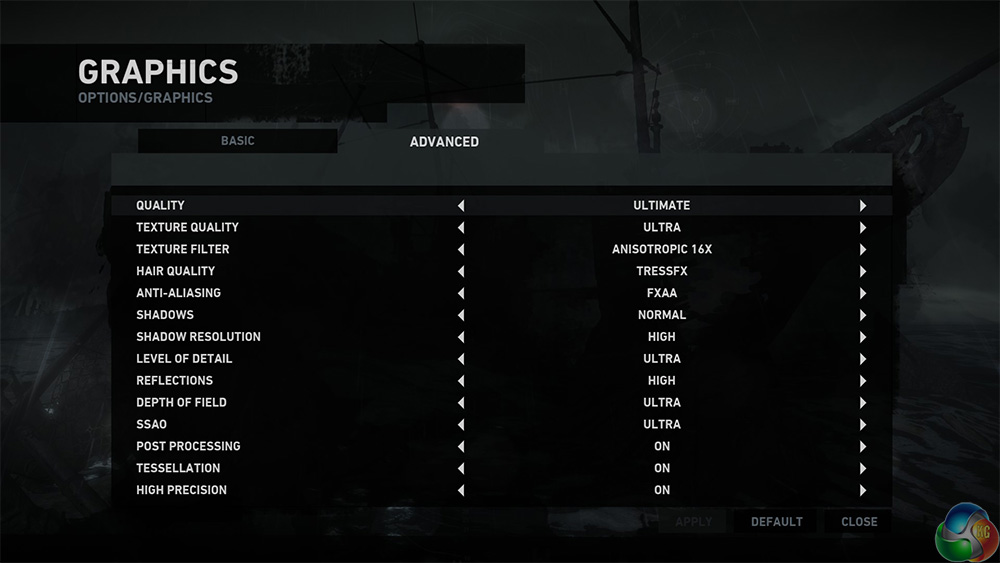
Task: Lower Texture Quality with its left arrow
Action: (x=461, y=228)
